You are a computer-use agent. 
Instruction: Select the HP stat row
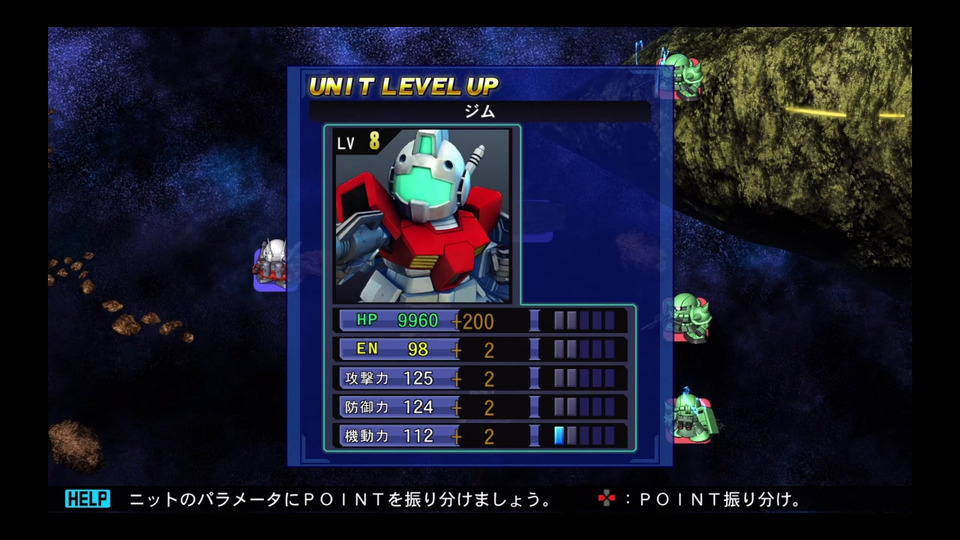click(x=480, y=321)
